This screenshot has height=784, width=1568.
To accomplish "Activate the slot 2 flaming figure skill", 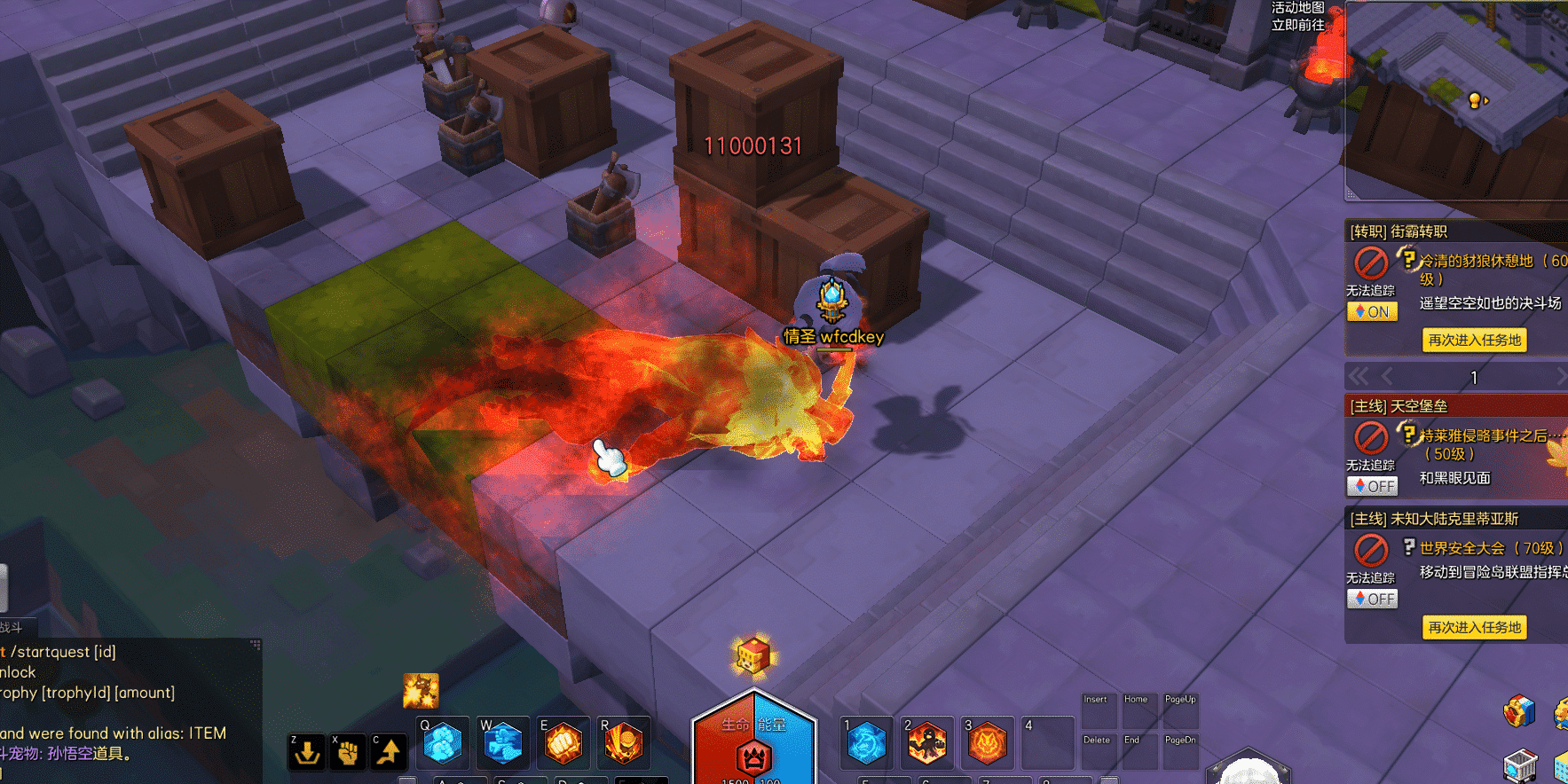I will click(927, 742).
